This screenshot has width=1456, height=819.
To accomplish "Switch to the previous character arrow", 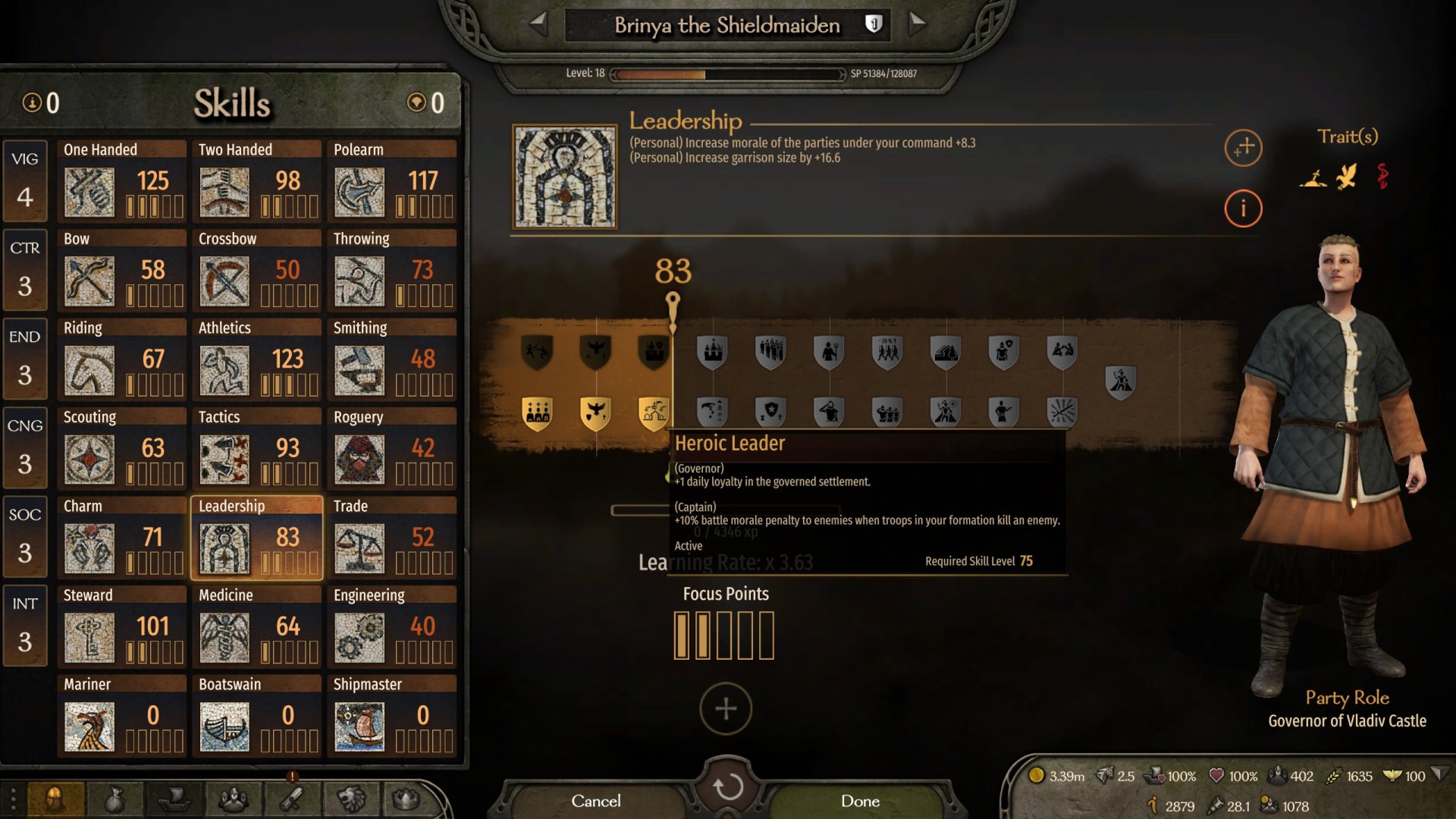I will point(538,24).
